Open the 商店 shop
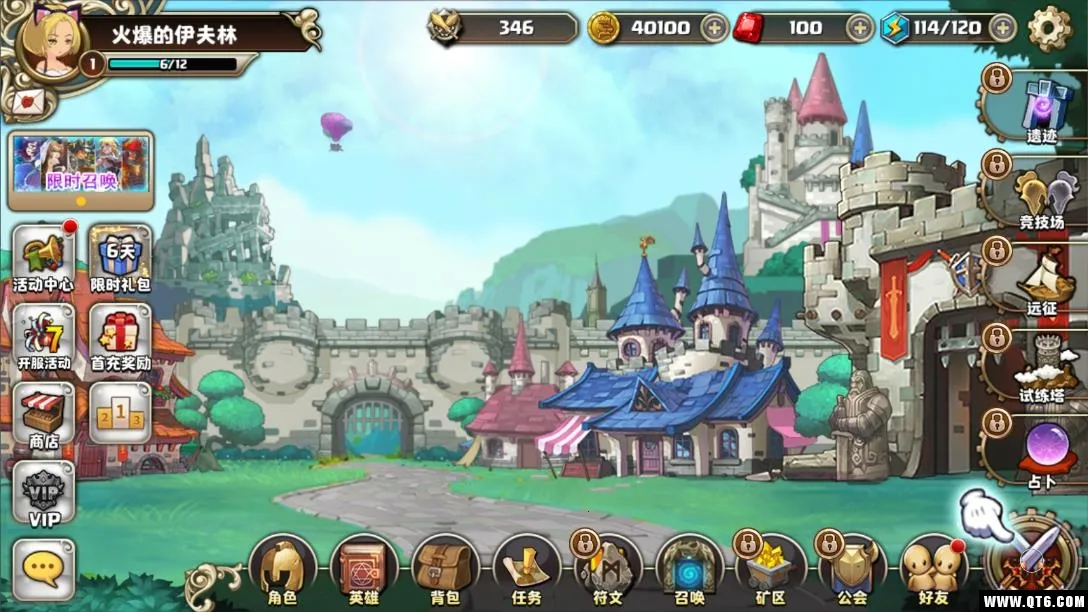The image size is (1088, 612). pos(43,415)
